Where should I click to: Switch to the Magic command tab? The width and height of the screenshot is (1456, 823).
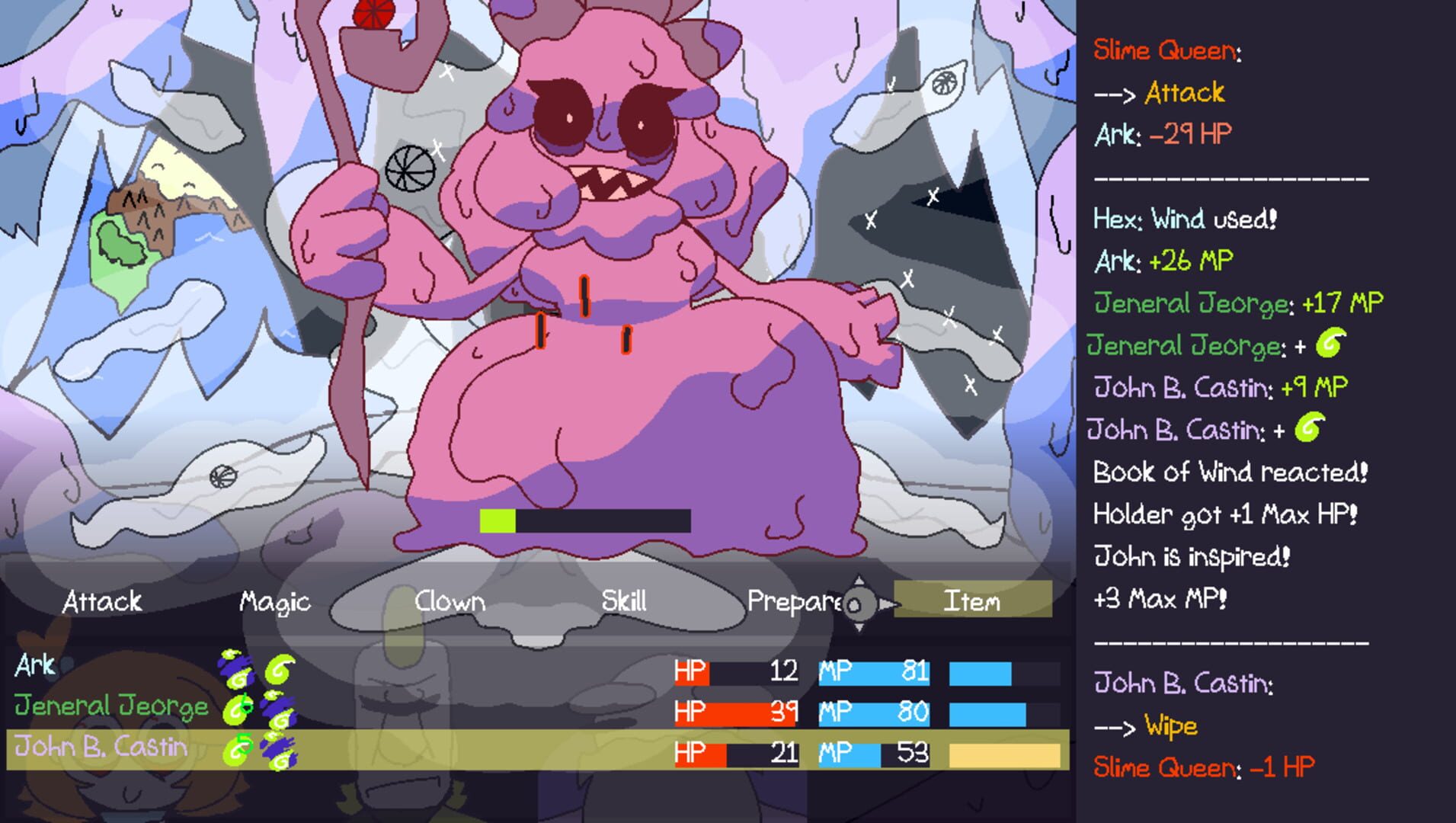tap(276, 601)
